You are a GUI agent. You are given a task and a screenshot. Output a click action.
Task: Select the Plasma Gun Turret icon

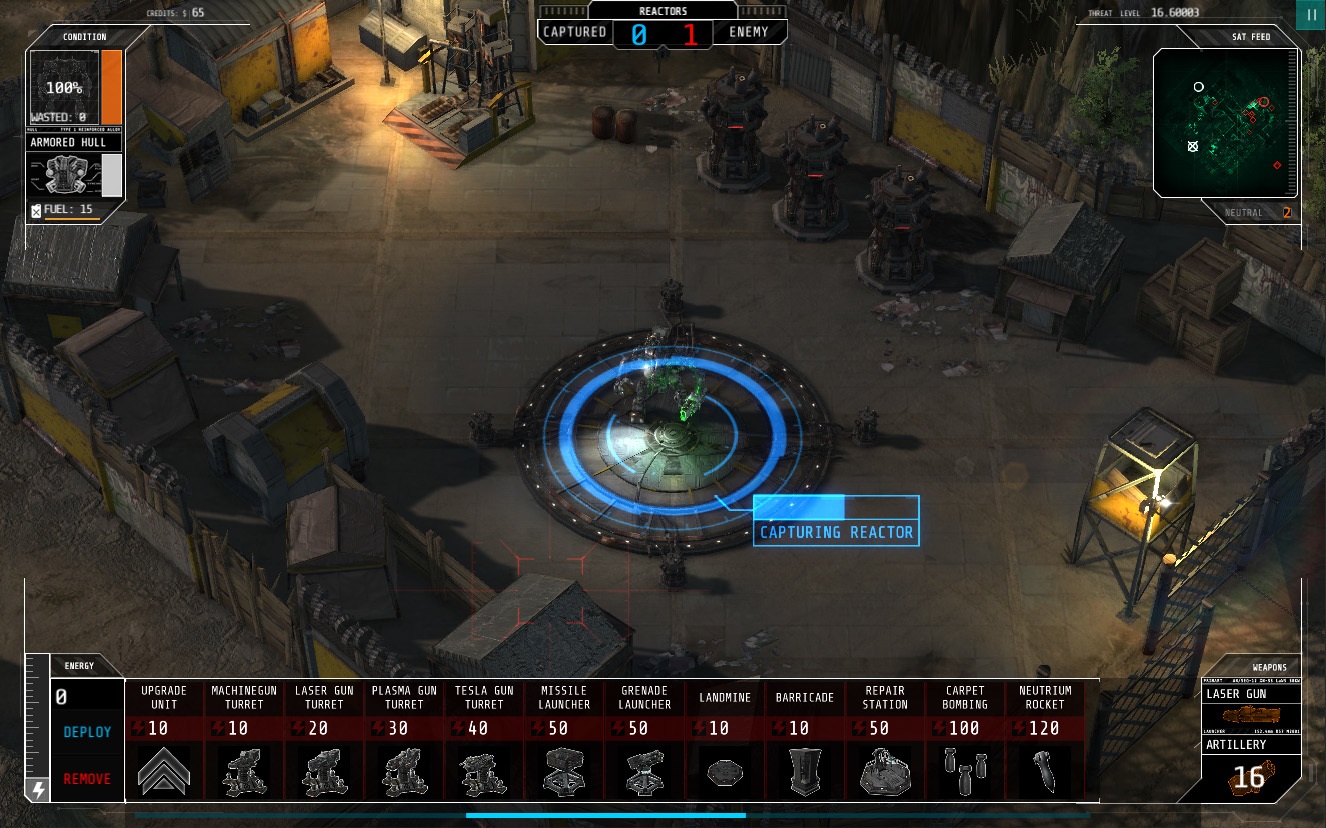click(404, 770)
